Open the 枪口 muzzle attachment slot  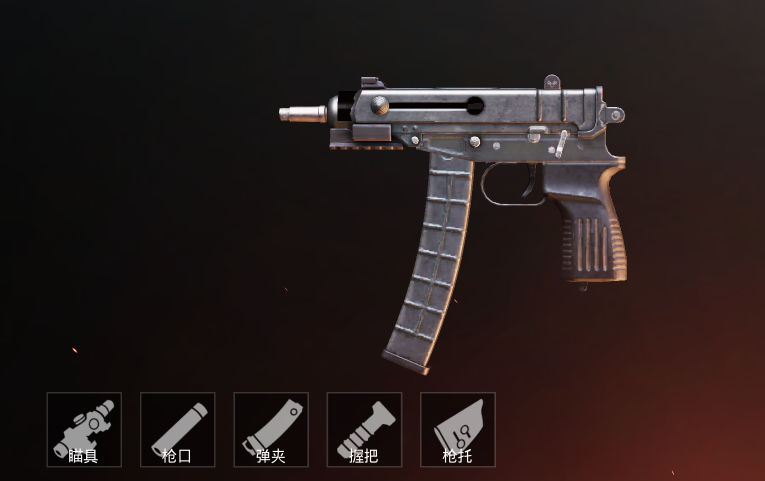(177, 430)
